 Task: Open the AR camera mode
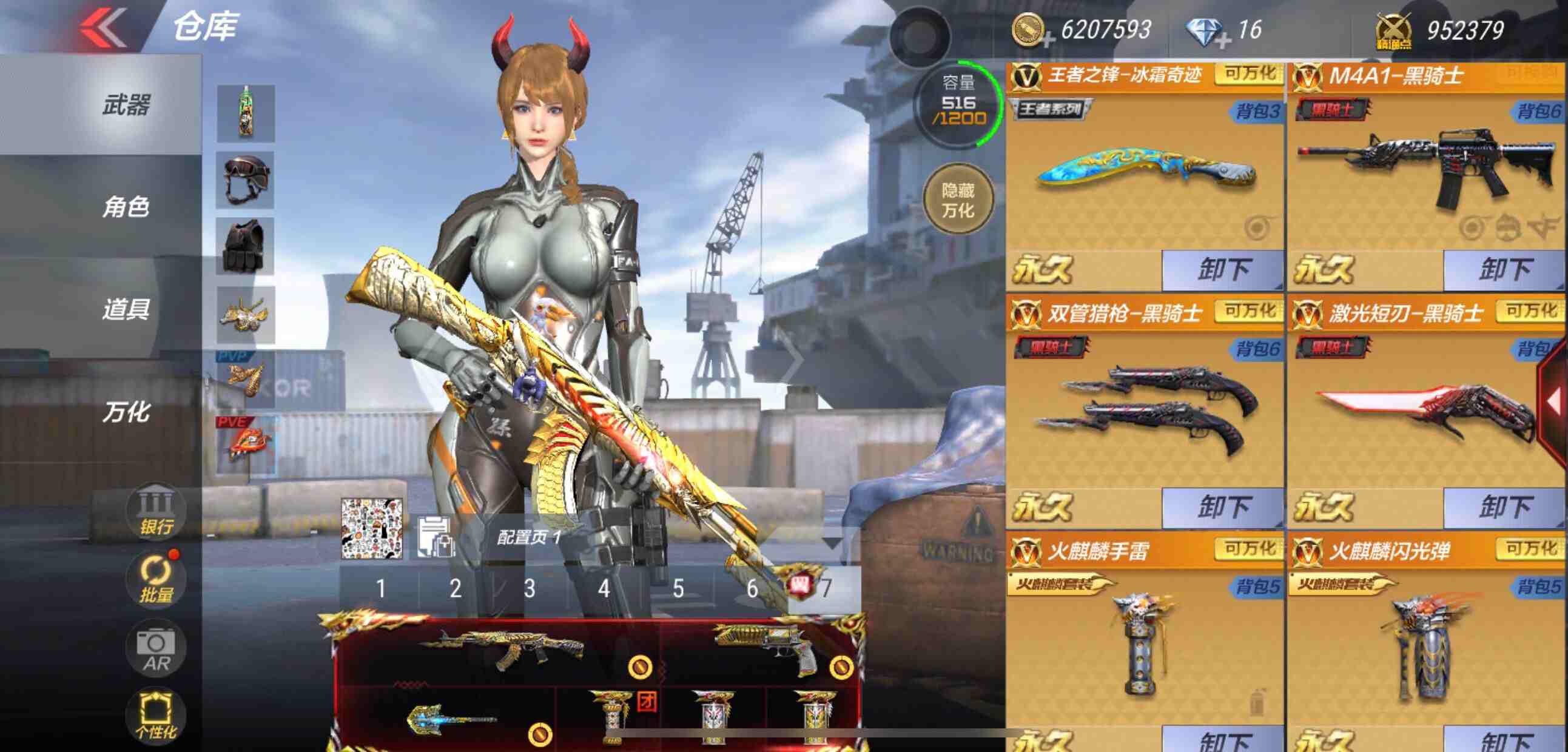tap(157, 646)
